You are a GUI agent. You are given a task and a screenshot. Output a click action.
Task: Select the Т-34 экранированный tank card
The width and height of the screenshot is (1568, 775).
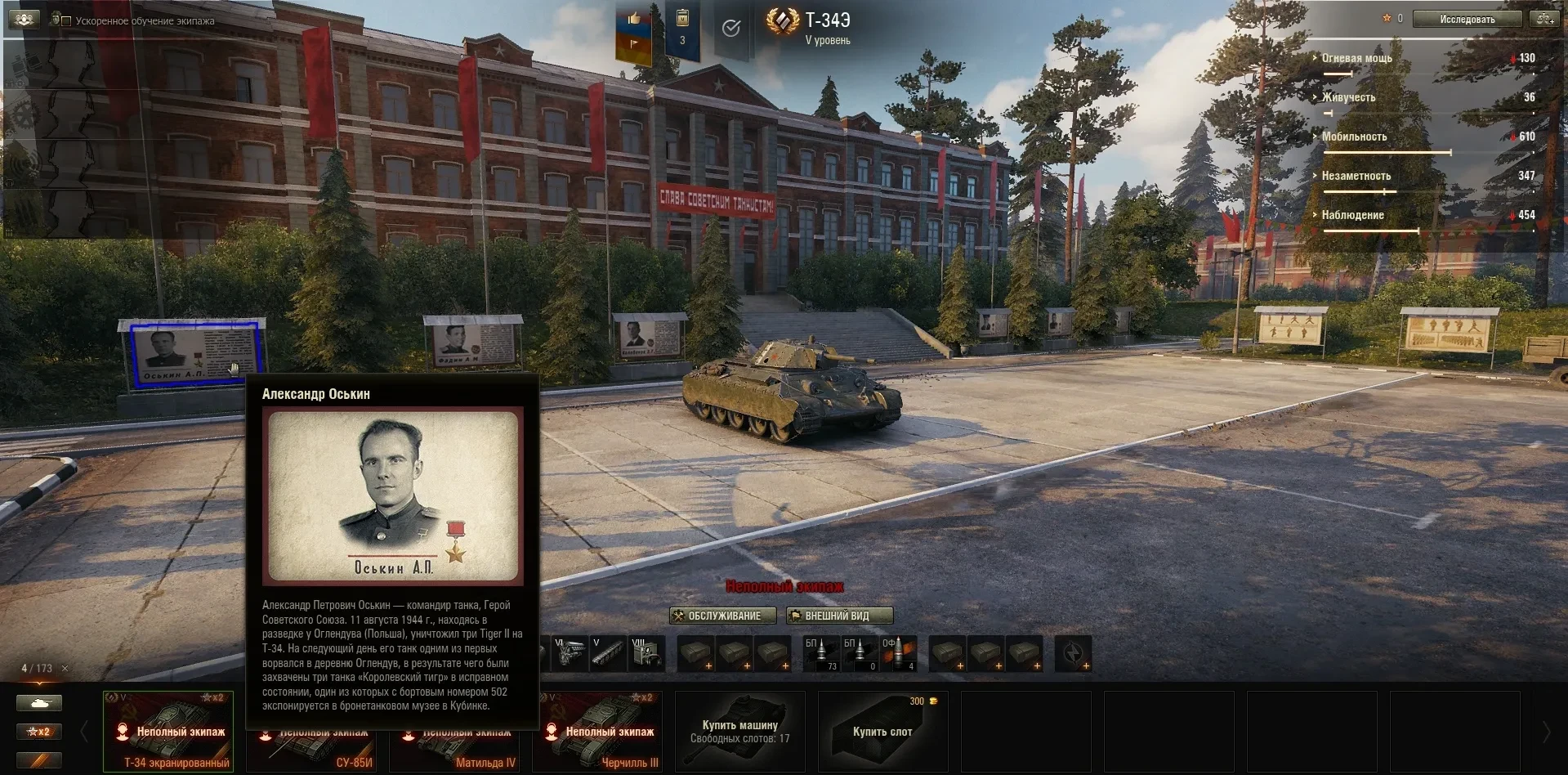click(x=168, y=730)
